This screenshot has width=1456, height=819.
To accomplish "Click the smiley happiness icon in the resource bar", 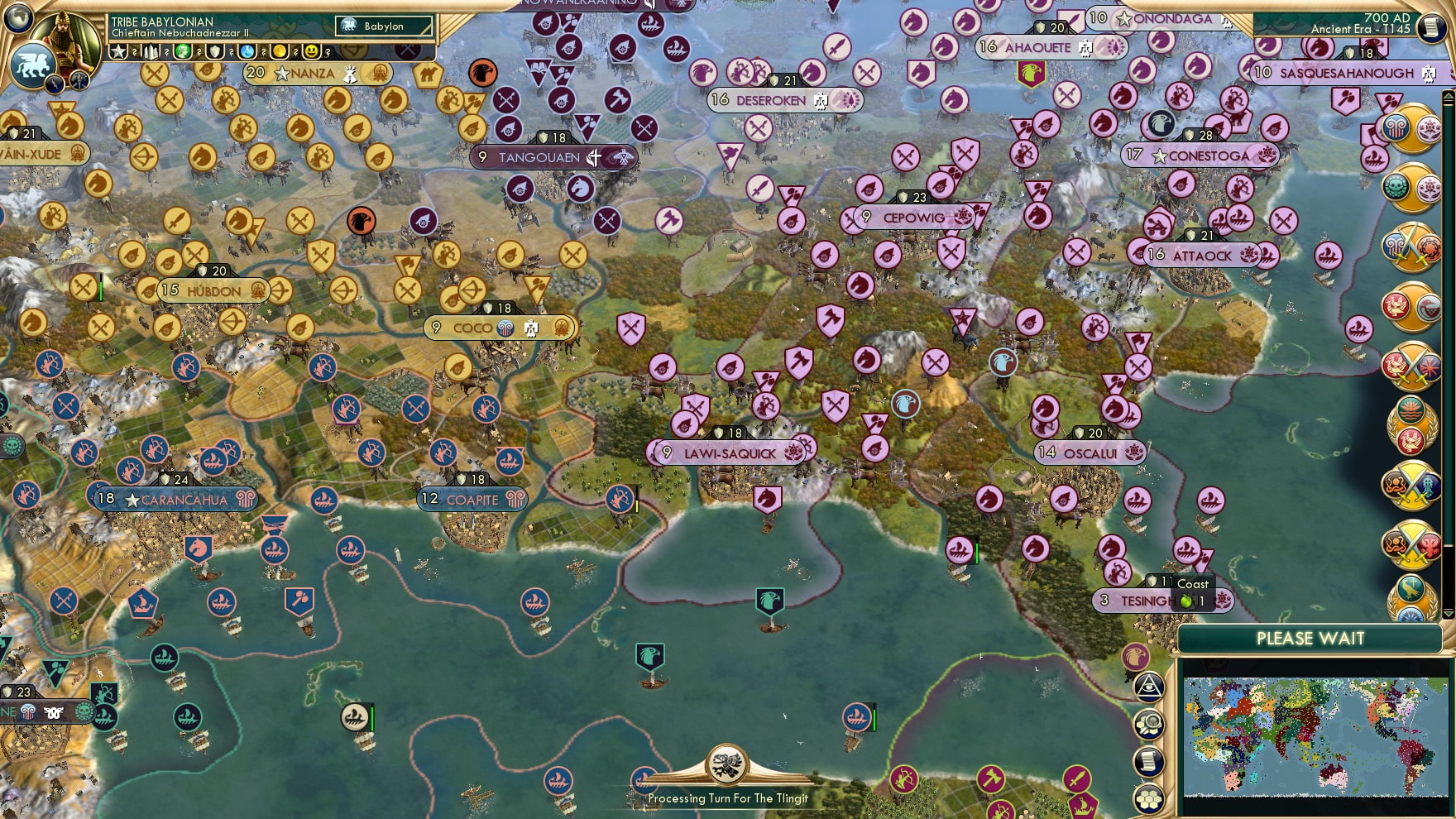I will (x=312, y=51).
